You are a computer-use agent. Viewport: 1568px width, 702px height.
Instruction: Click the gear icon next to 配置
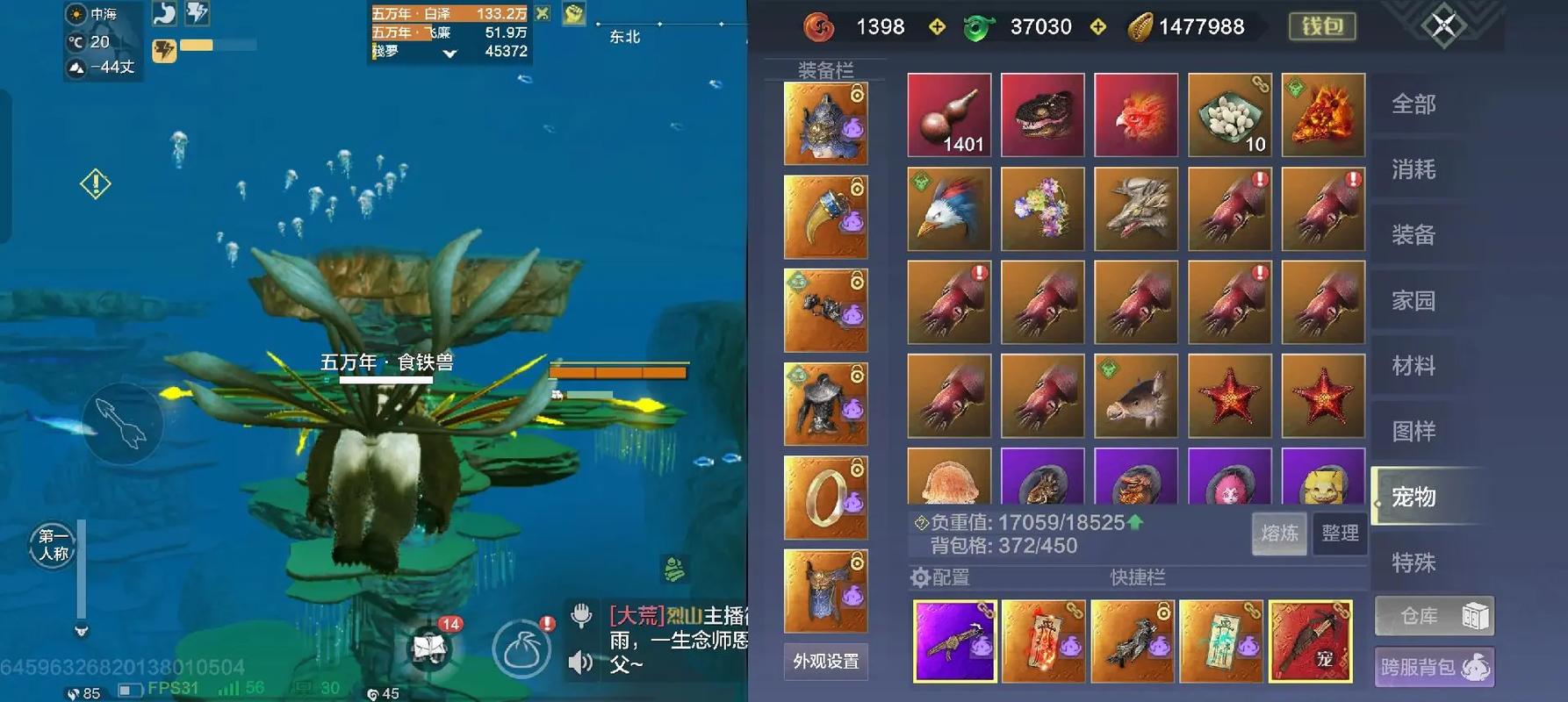click(x=920, y=577)
